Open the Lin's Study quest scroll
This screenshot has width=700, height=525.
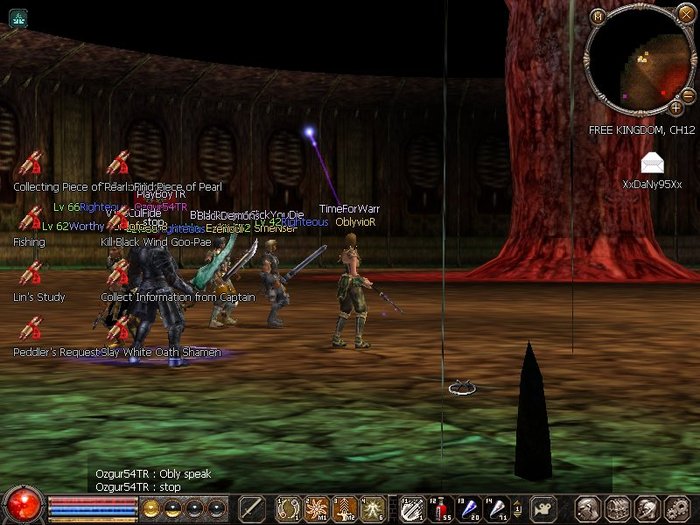[x=31, y=273]
